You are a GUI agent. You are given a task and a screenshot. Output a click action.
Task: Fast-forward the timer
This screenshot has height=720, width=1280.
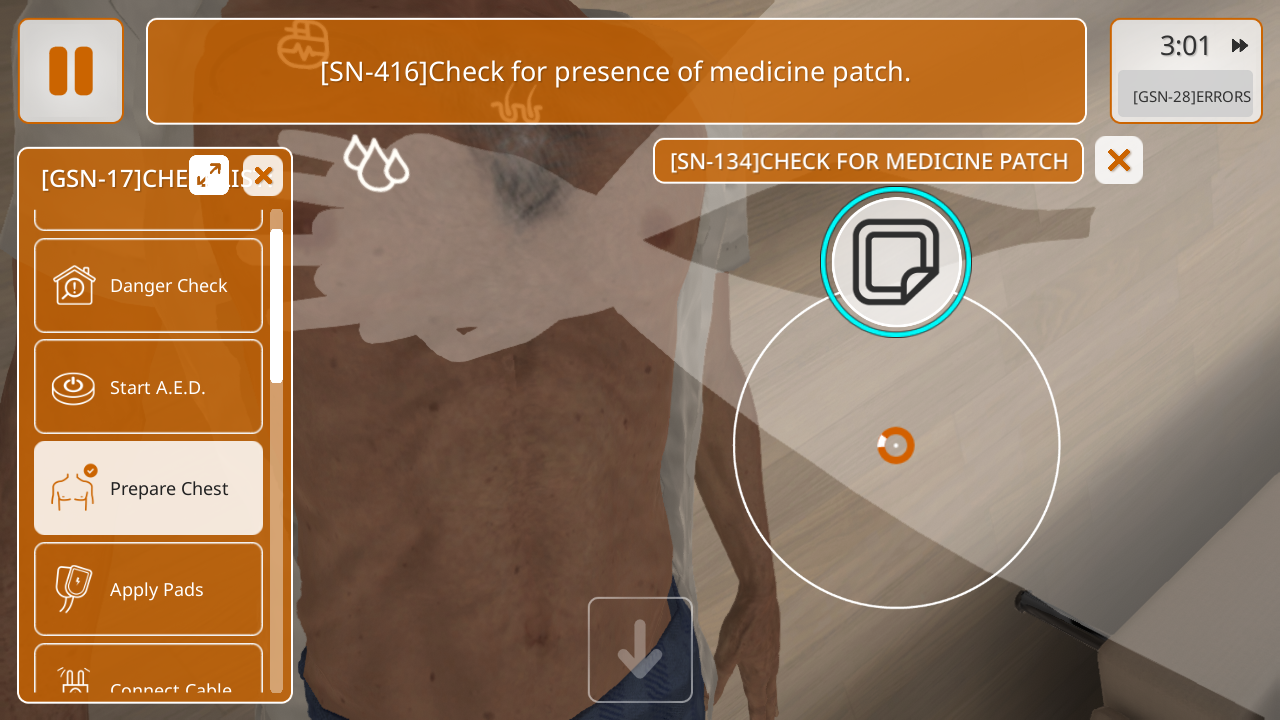pos(1240,46)
